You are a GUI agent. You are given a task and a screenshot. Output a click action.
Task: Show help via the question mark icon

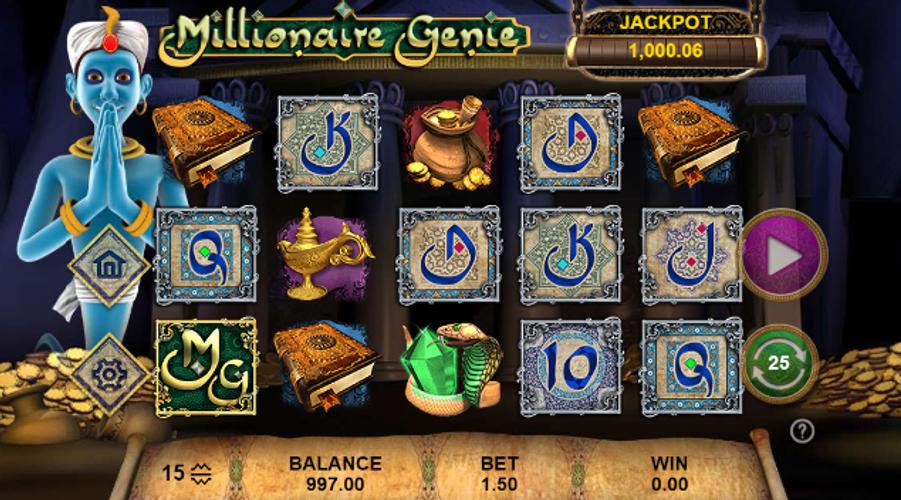tap(801, 431)
